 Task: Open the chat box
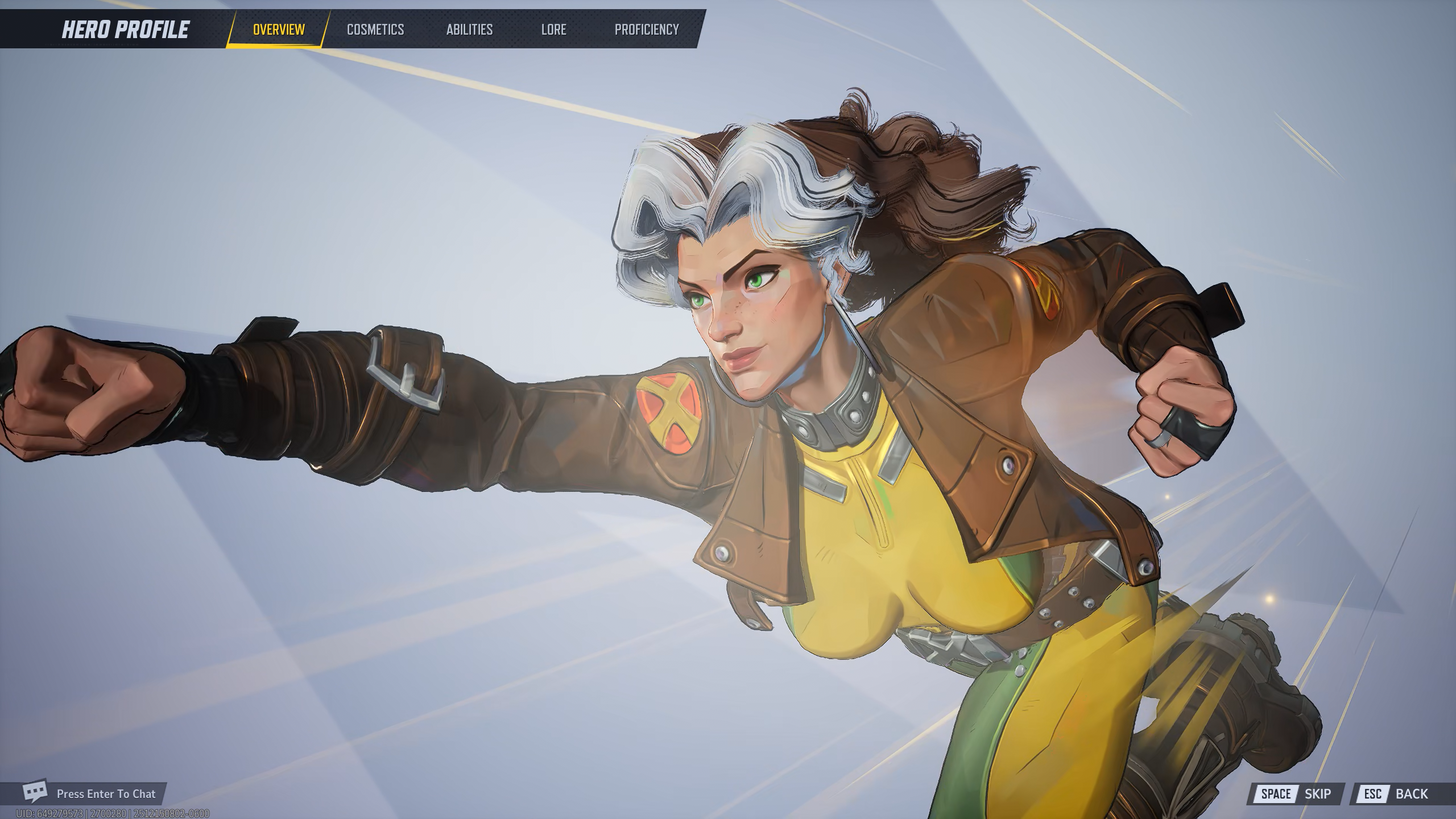pyautogui.click(x=91, y=793)
